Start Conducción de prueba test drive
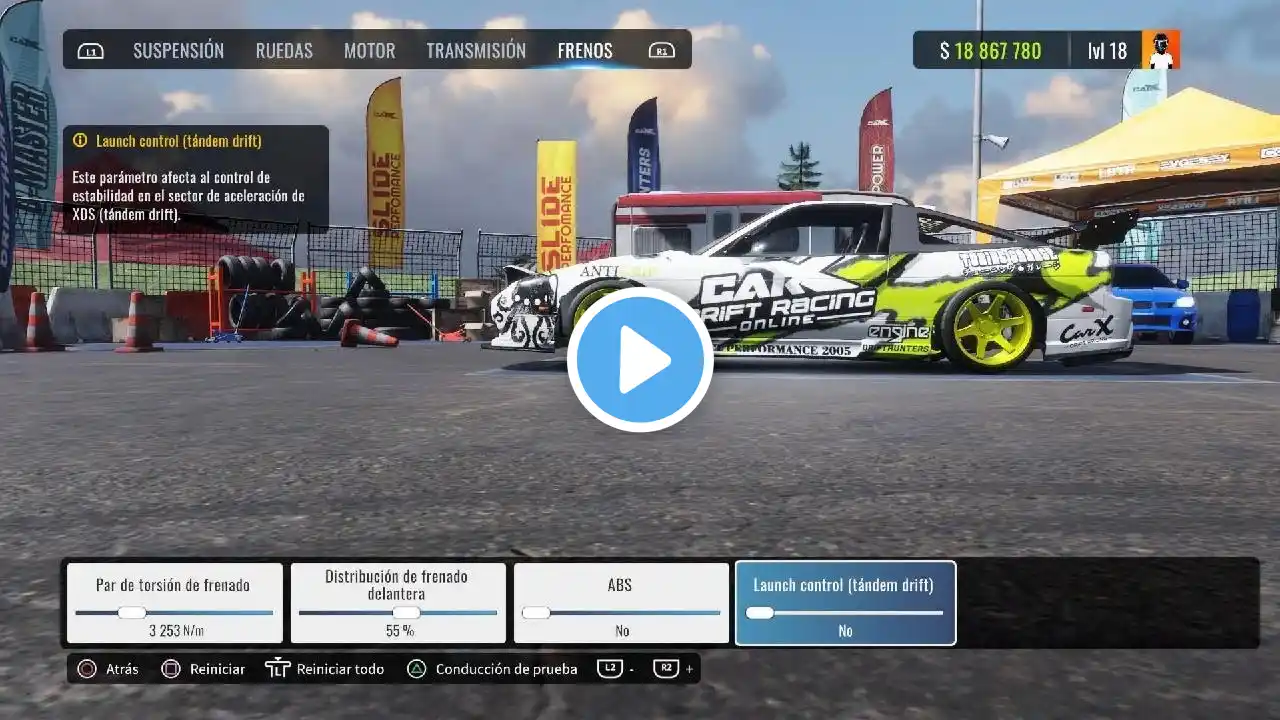1280x720 pixels. (493, 669)
